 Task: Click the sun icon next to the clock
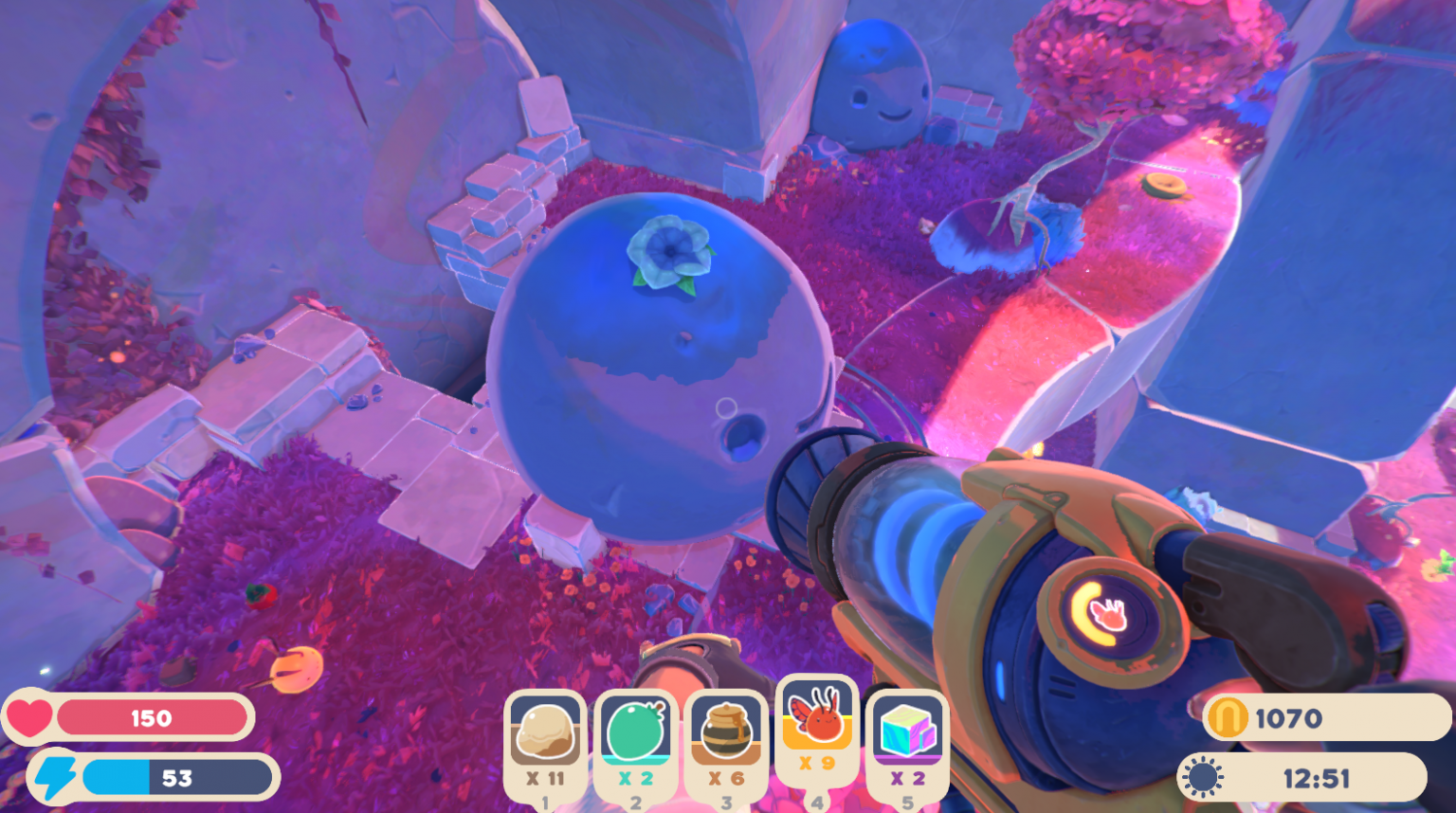(x=1201, y=777)
